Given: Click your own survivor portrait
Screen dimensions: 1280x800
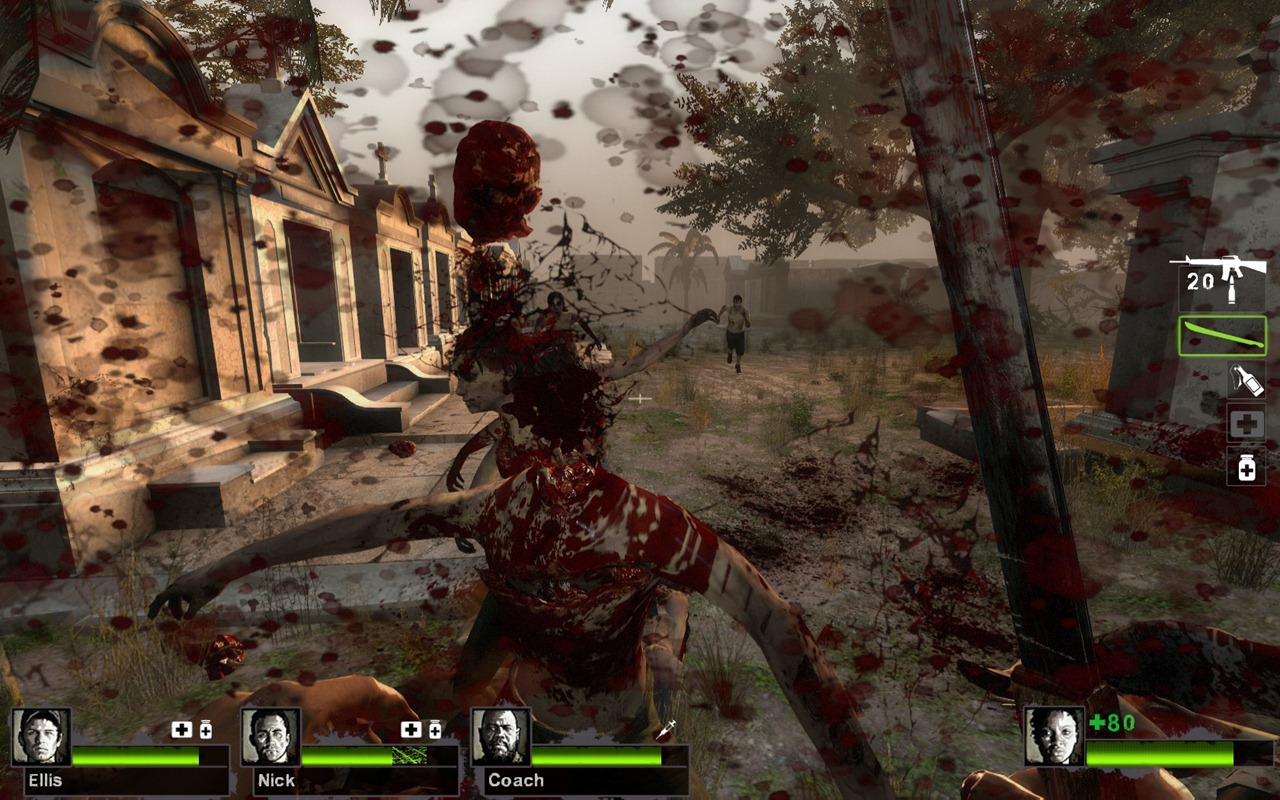Looking at the screenshot, I should click(1054, 737).
